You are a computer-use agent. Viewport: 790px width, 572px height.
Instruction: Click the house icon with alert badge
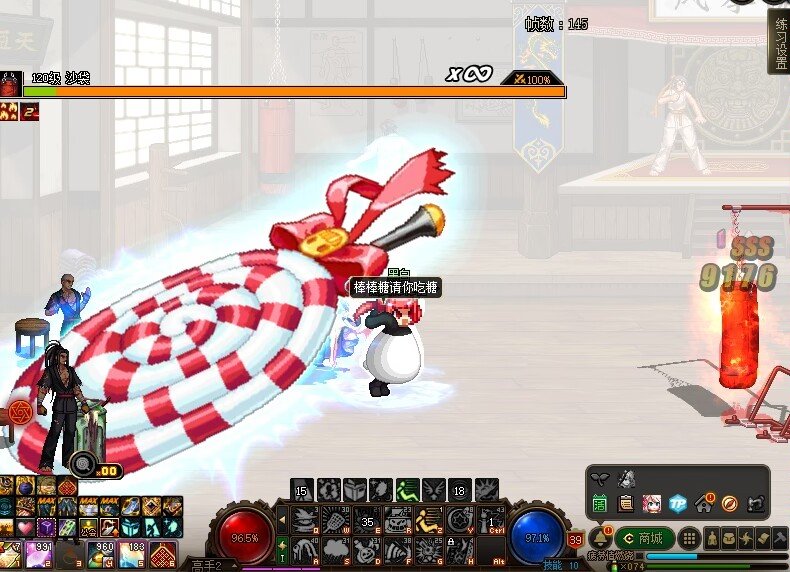pyautogui.click(x=703, y=503)
